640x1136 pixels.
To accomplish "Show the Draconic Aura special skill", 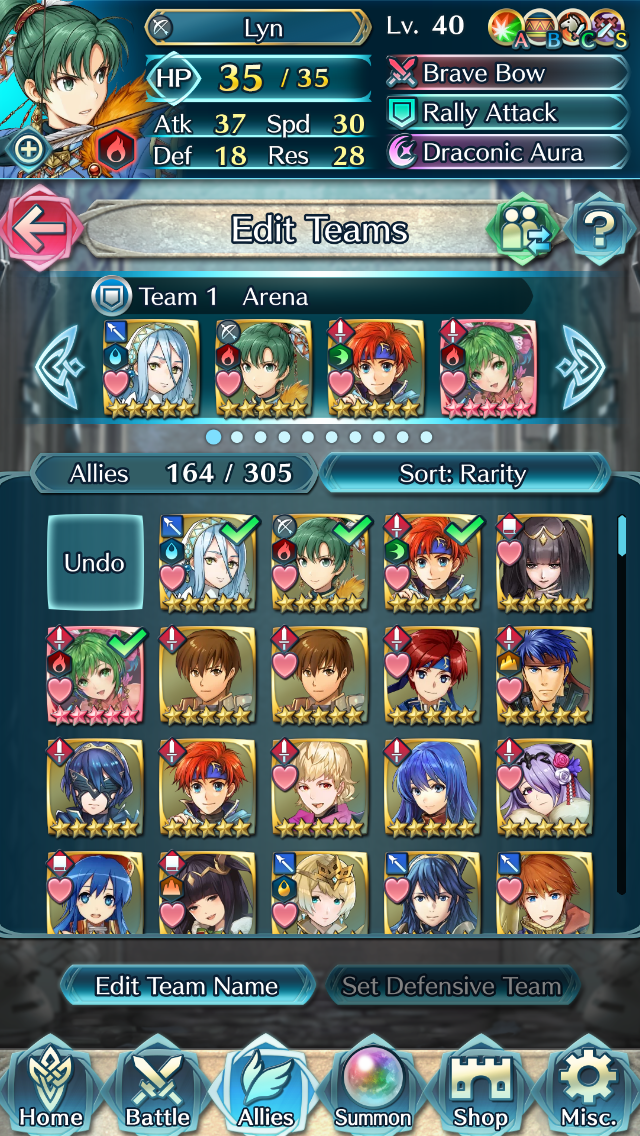I will 507,153.
